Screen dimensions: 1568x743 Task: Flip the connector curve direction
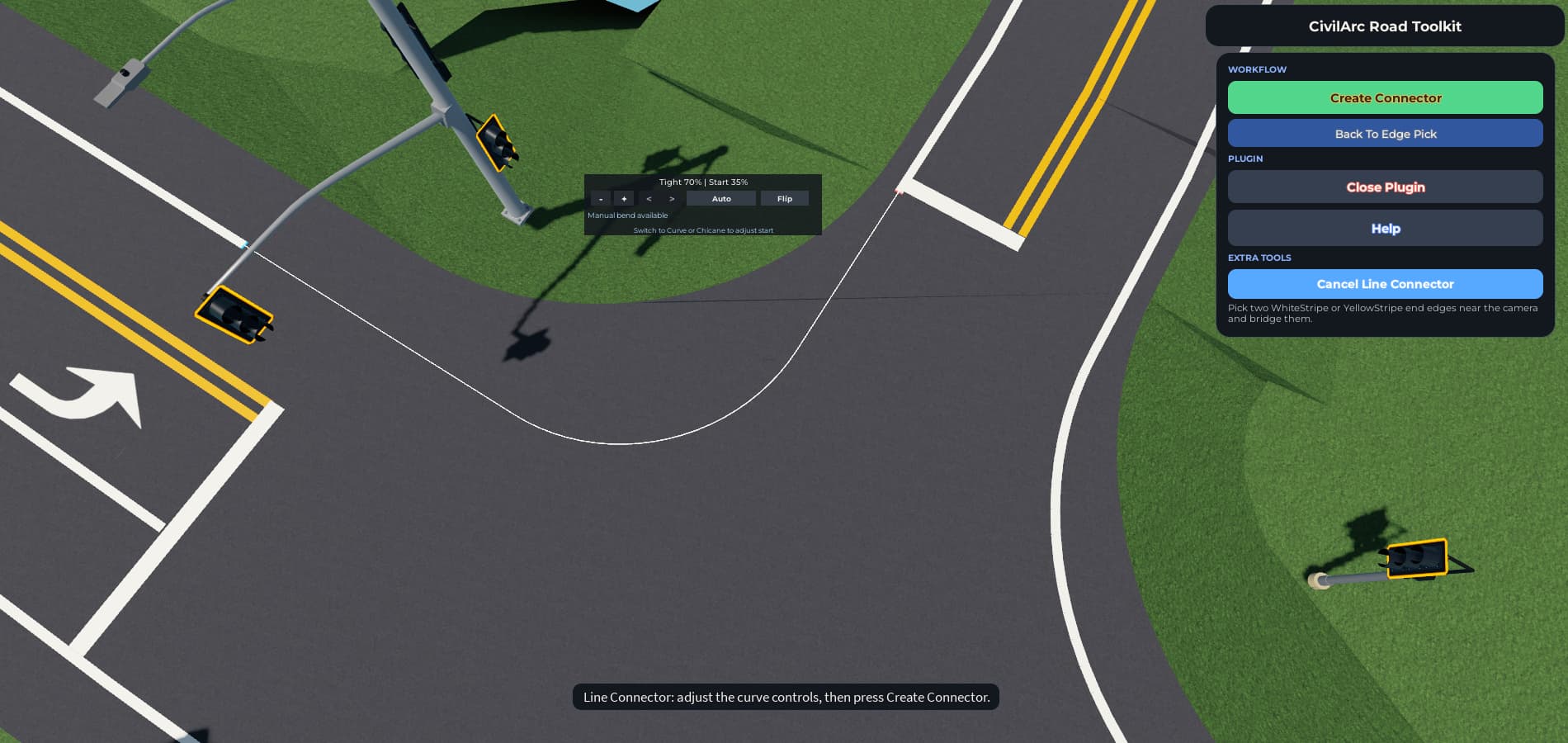[784, 199]
